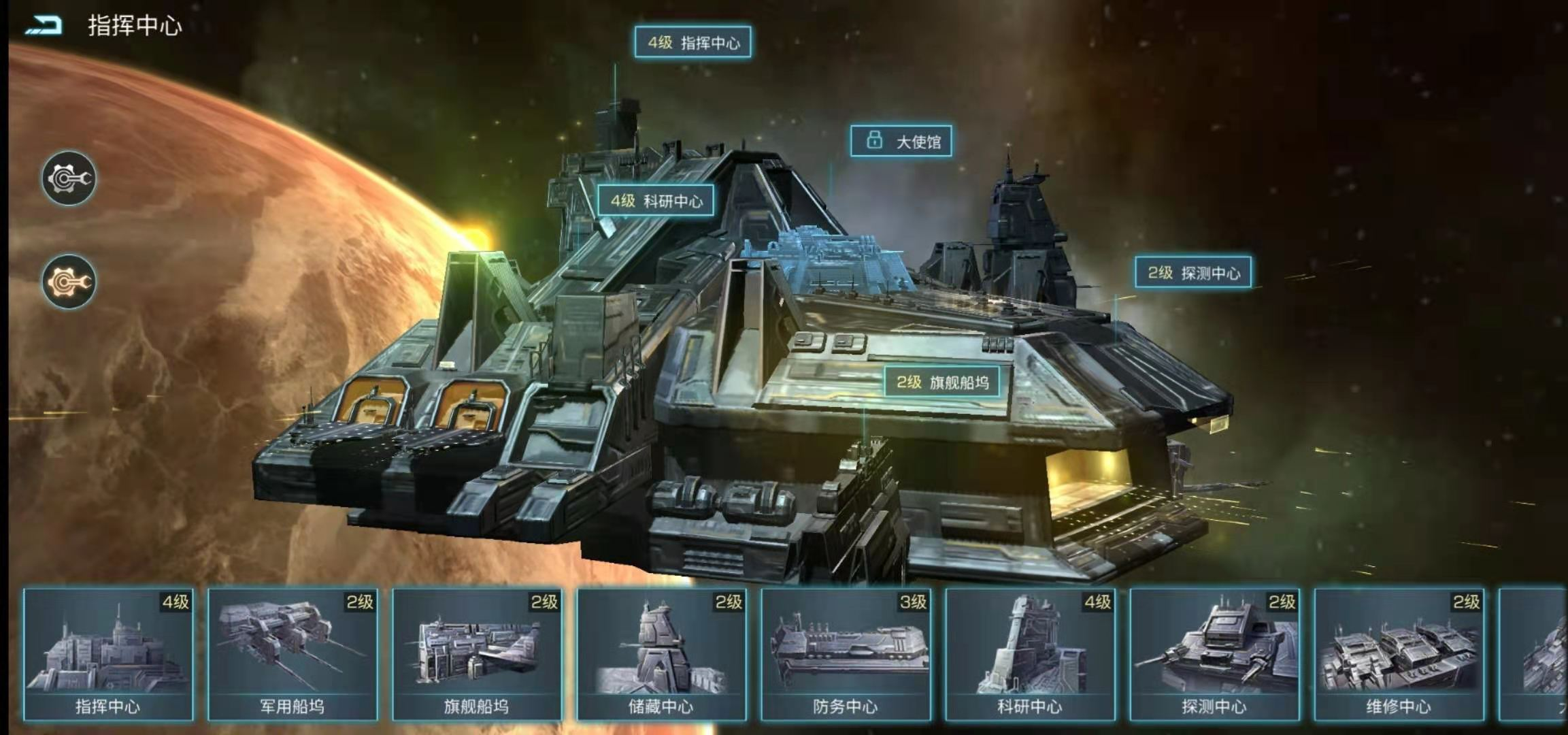Viewport: 1568px width, 735px height.
Task: Select the 4级 科研中心 label on the ship
Action: click(x=656, y=201)
